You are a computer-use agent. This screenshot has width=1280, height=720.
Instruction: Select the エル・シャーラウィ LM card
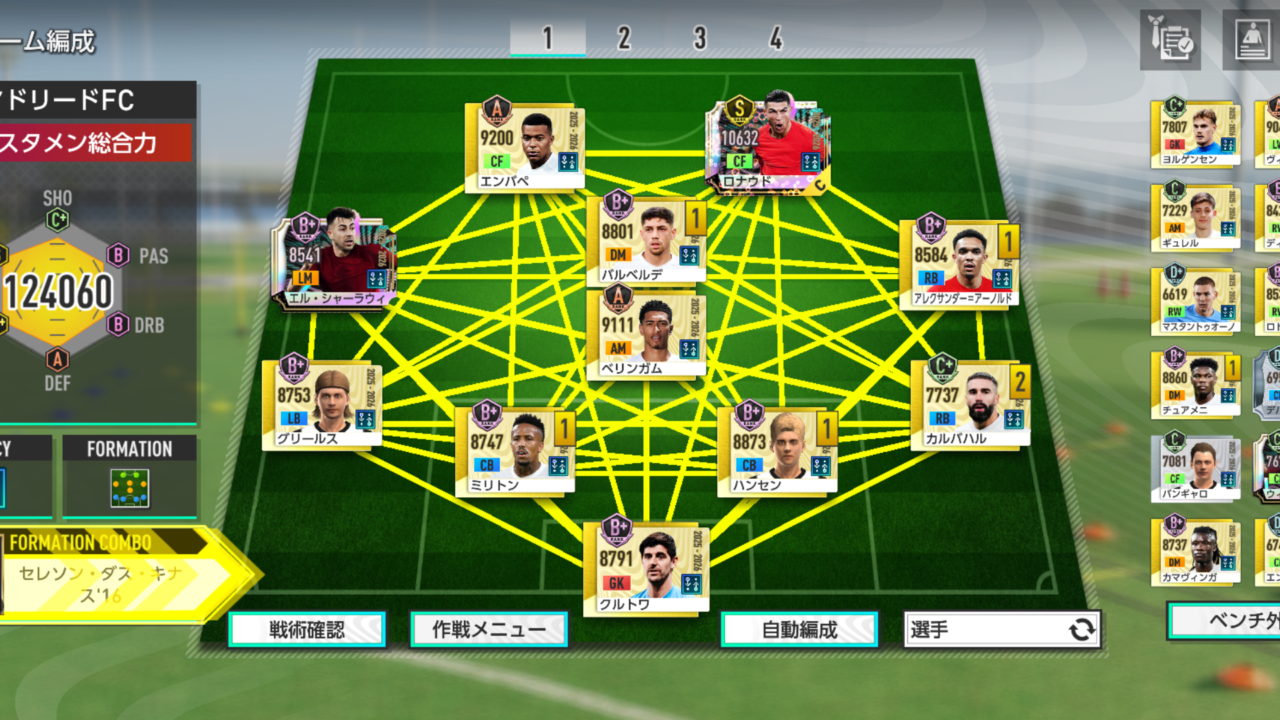(335, 262)
